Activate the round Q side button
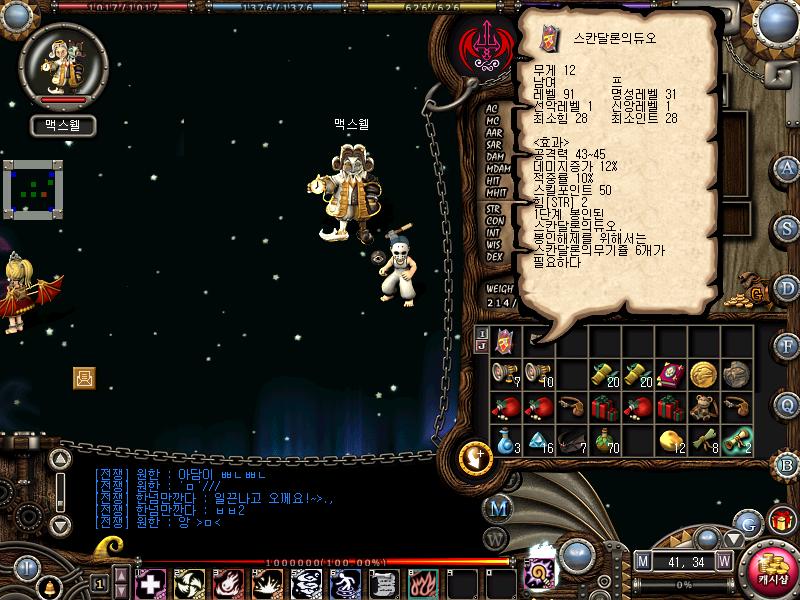The image size is (800, 600). click(x=785, y=403)
